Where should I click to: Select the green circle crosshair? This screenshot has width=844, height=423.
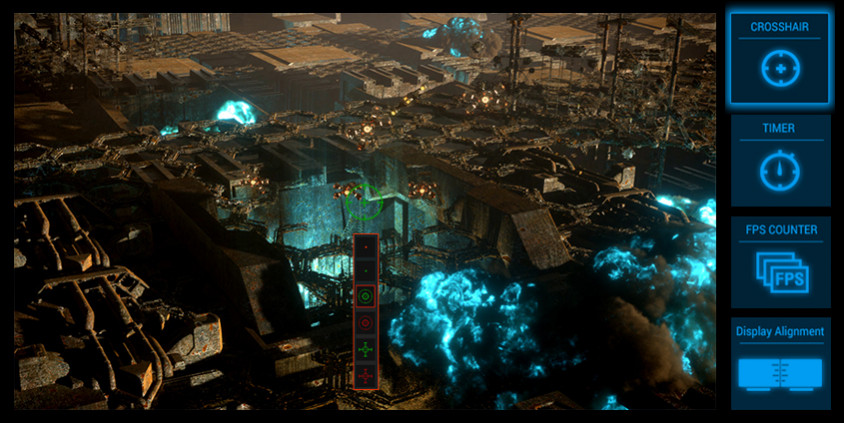(x=366, y=296)
